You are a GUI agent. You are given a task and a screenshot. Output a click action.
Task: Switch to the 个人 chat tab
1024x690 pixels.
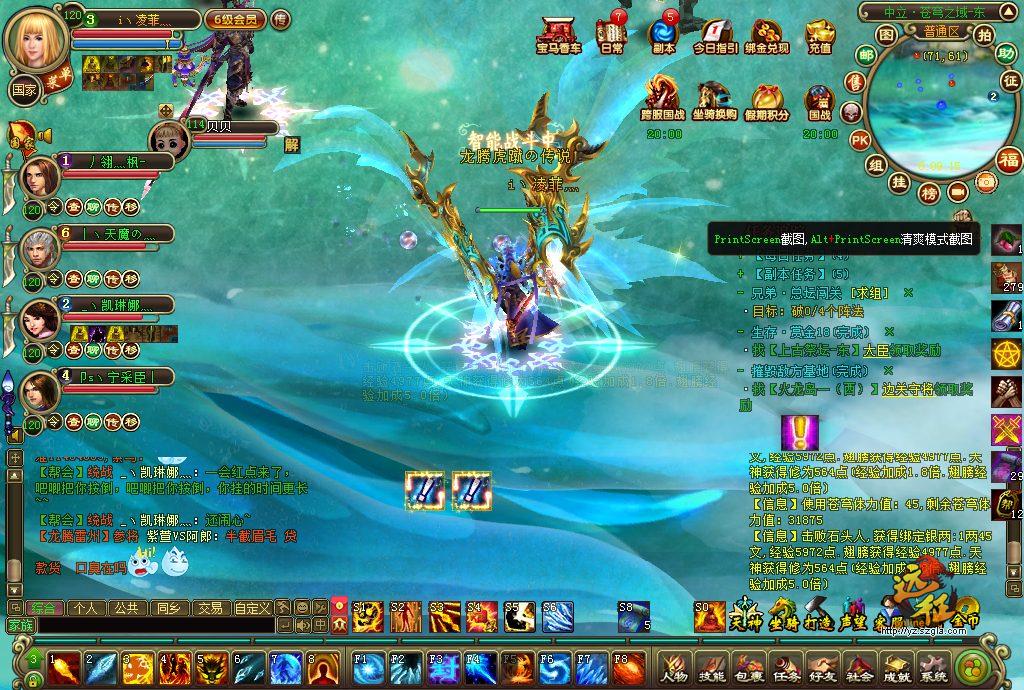tap(85, 607)
